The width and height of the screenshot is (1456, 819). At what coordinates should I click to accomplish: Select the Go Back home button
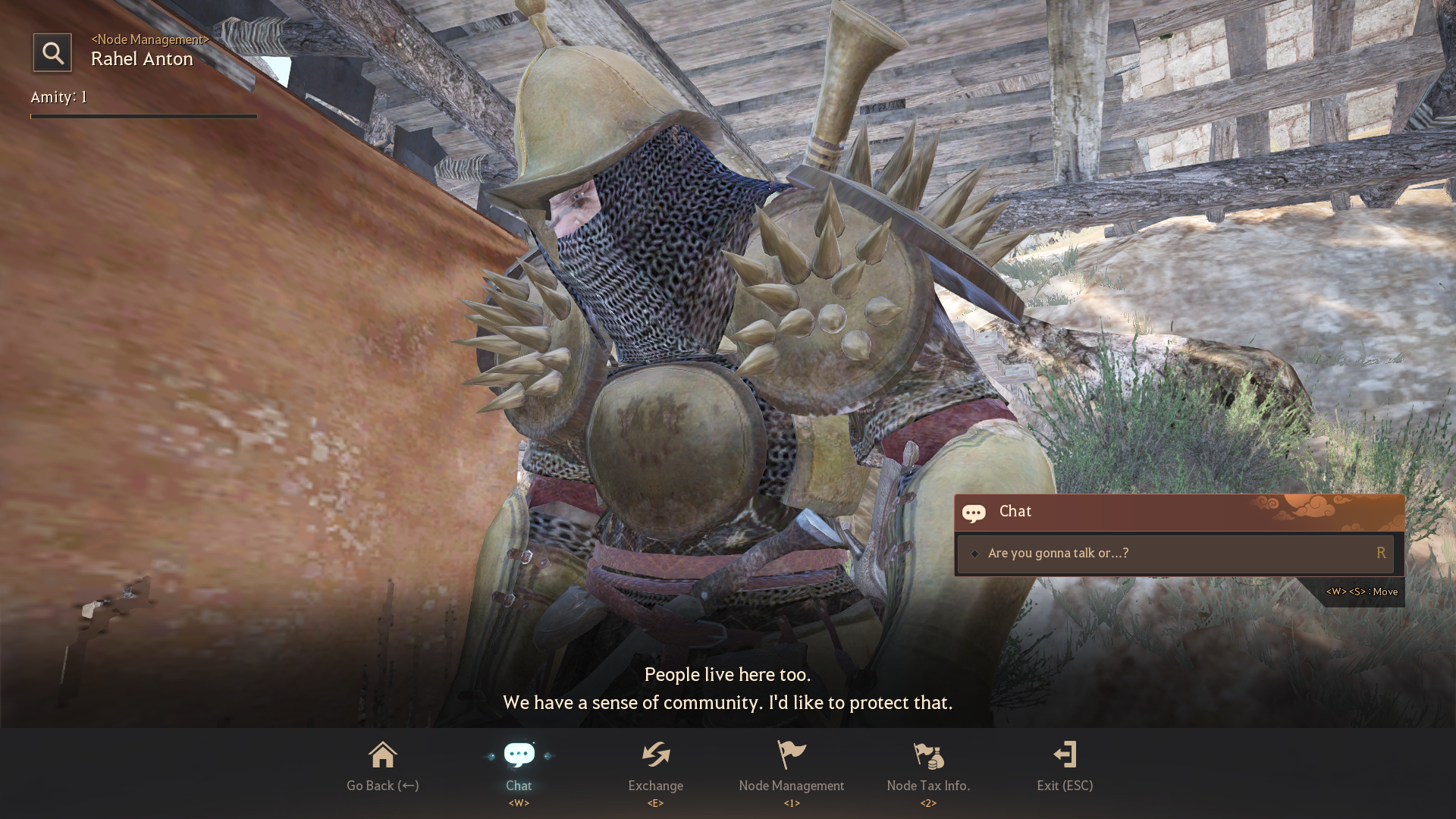pyautogui.click(x=382, y=767)
